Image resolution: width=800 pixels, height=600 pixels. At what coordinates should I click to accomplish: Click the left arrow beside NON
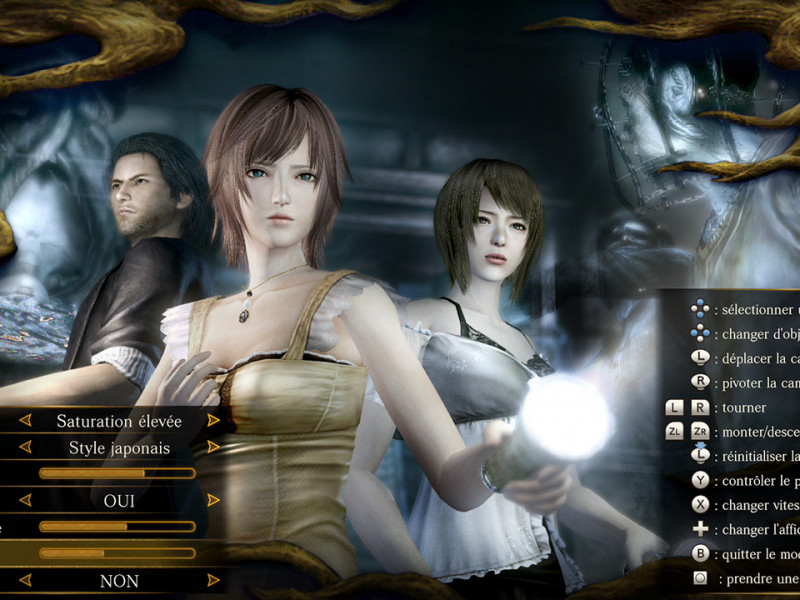pyautogui.click(x=26, y=580)
